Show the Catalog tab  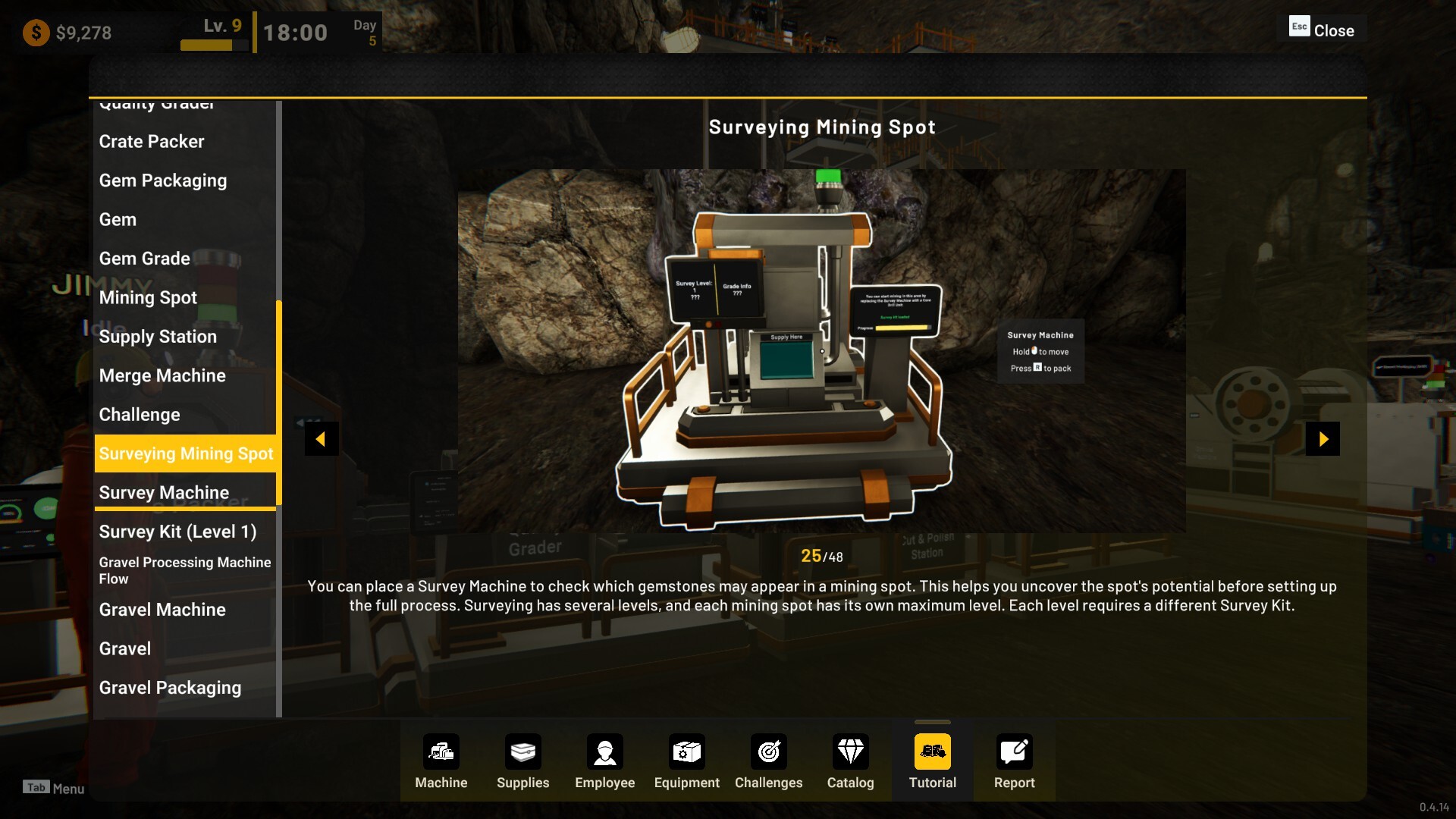pos(851,761)
